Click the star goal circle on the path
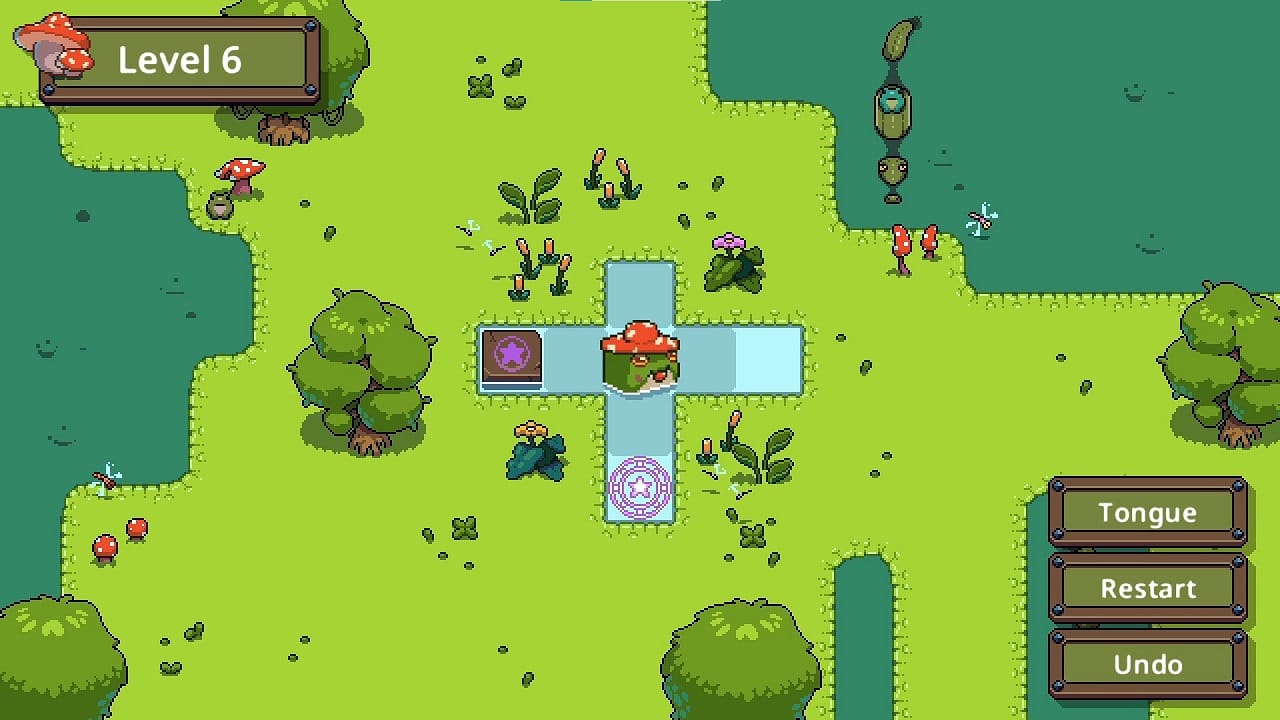Image resolution: width=1280 pixels, height=720 pixels. click(x=640, y=487)
